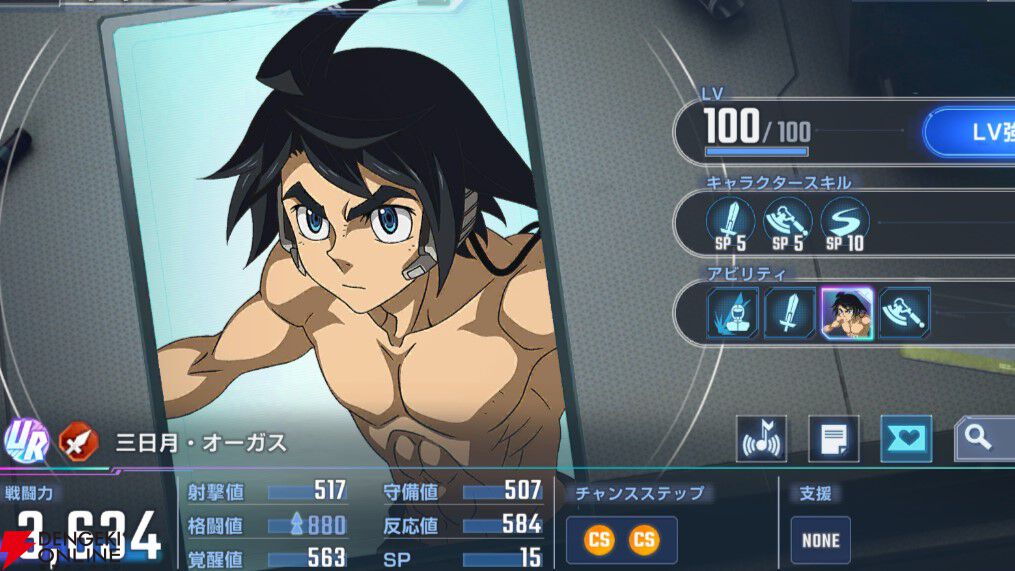View the pilot silhouette ability icon

pyautogui.click(x=734, y=313)
